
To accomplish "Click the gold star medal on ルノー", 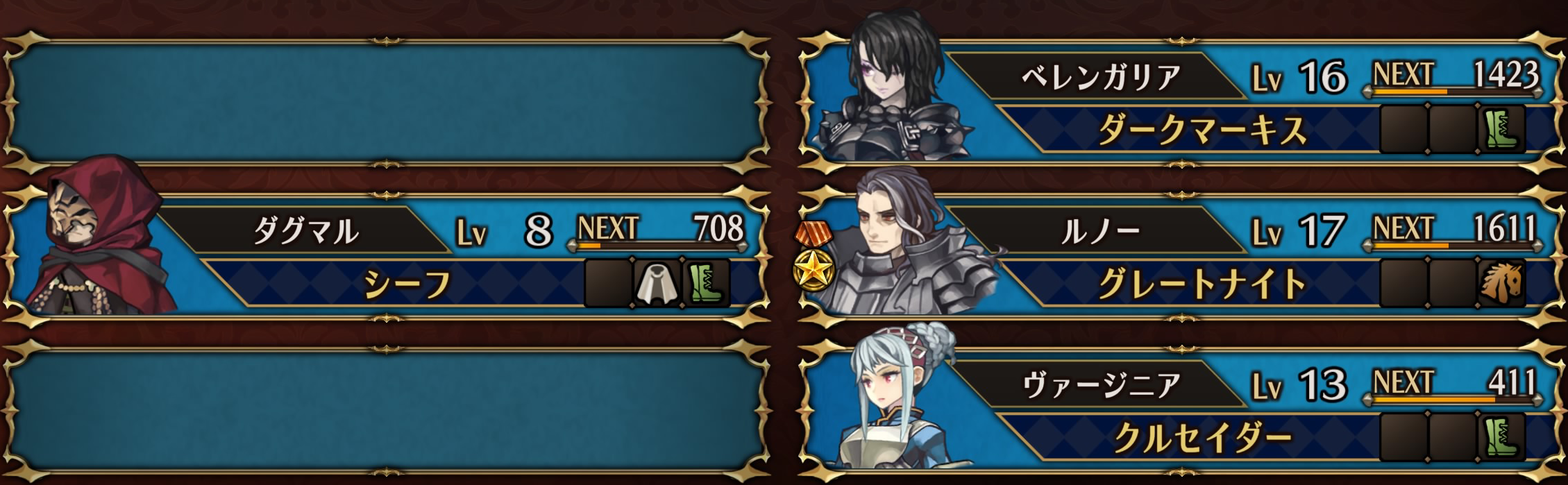I will 810,272.
